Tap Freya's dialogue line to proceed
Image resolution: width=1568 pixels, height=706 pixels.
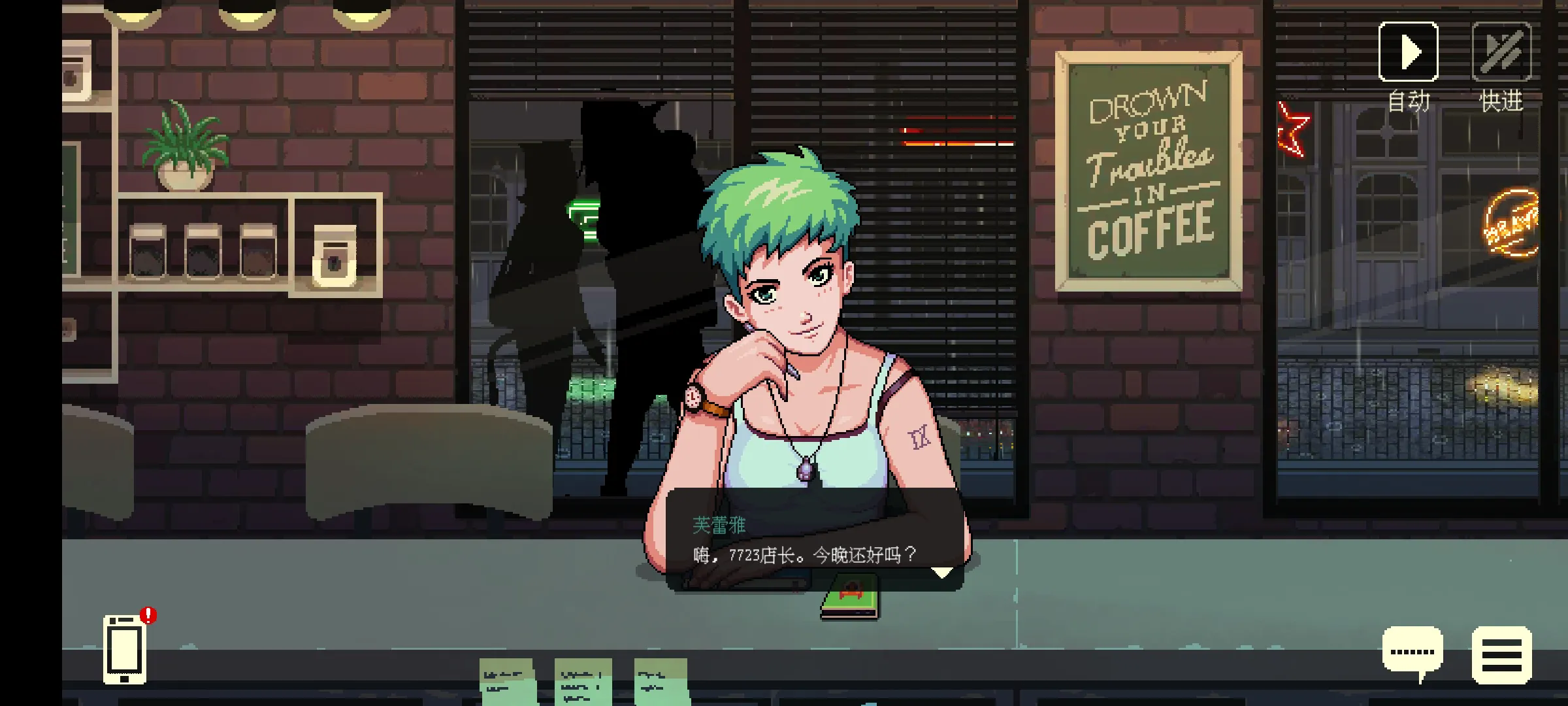[804, 555]
